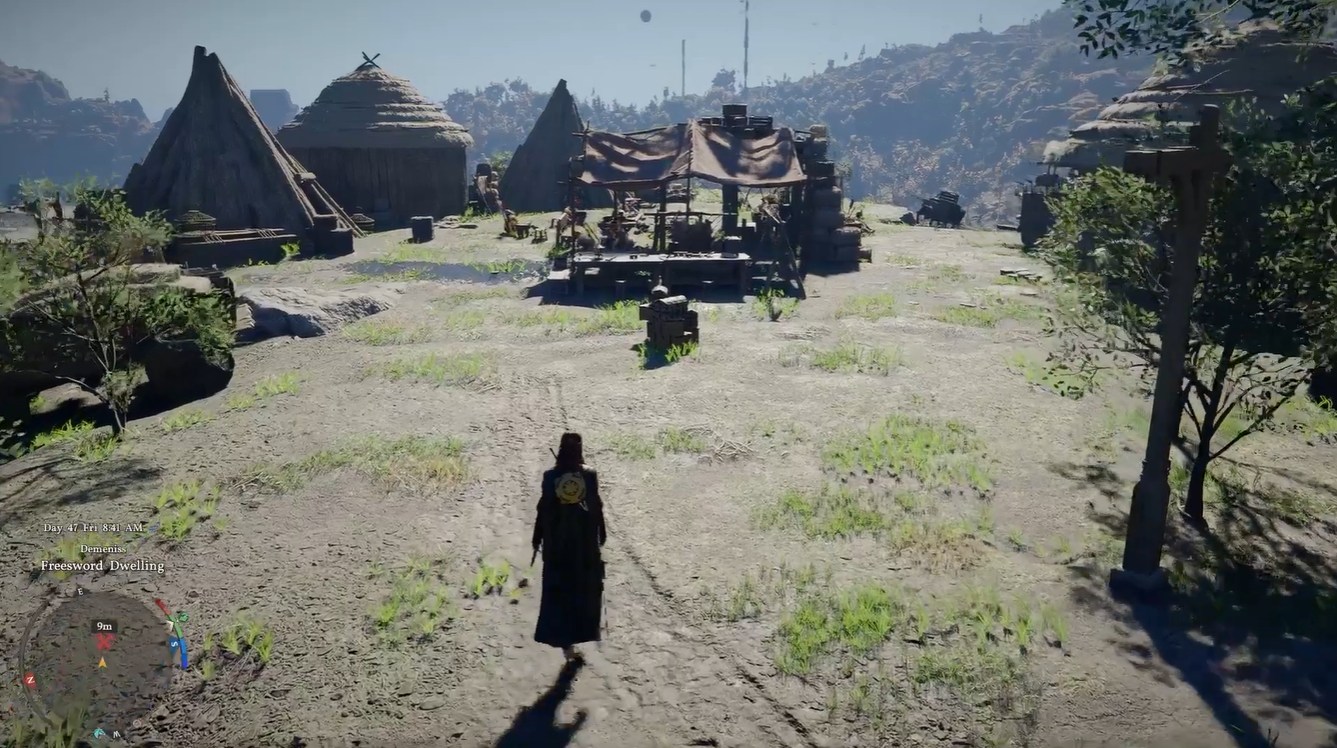Click the Freesword Dwelling location name
The height and width of the screenshot is (748, 1337).
pos(102,565)
